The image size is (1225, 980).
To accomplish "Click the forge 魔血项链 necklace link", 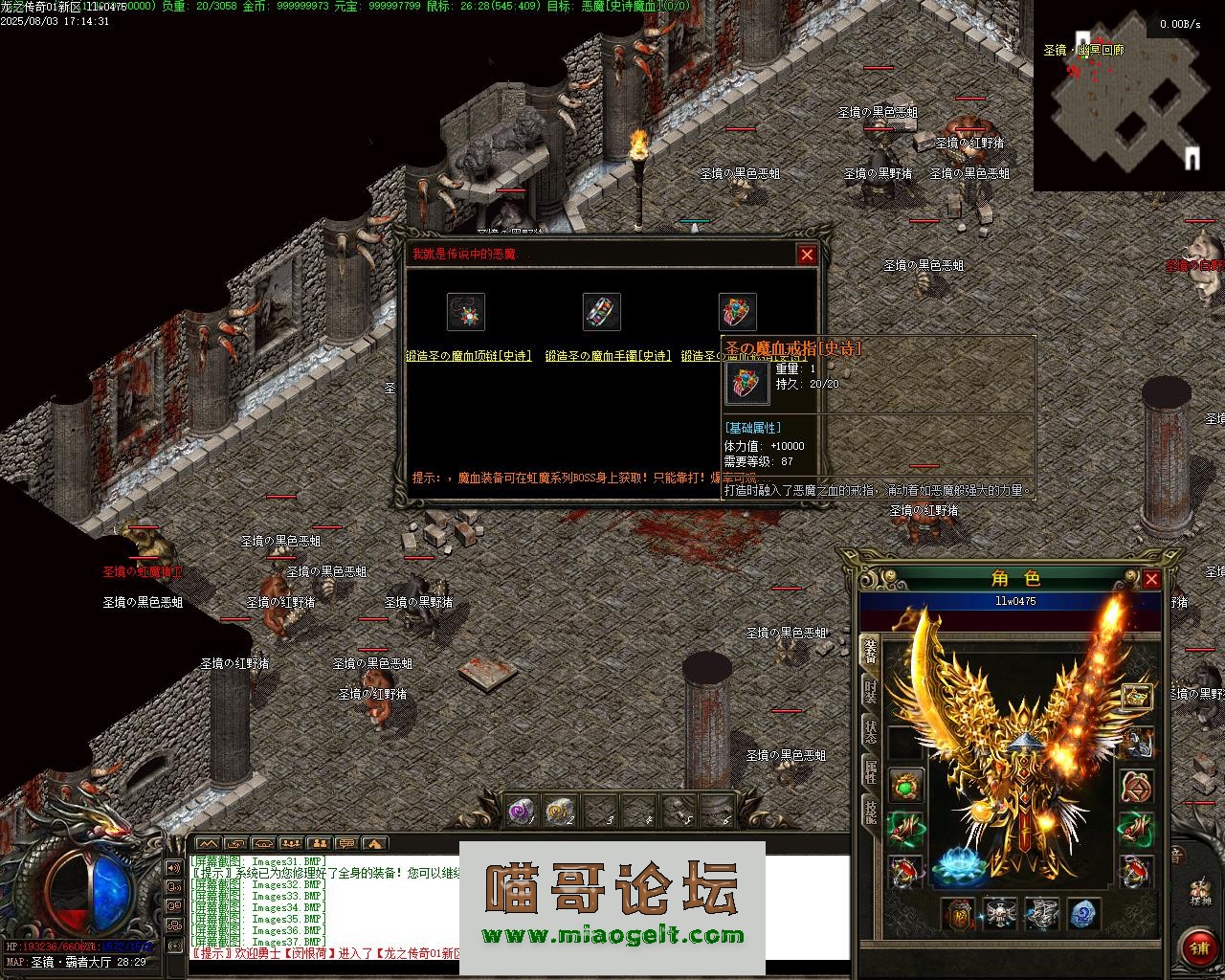I will click(468, 356).
